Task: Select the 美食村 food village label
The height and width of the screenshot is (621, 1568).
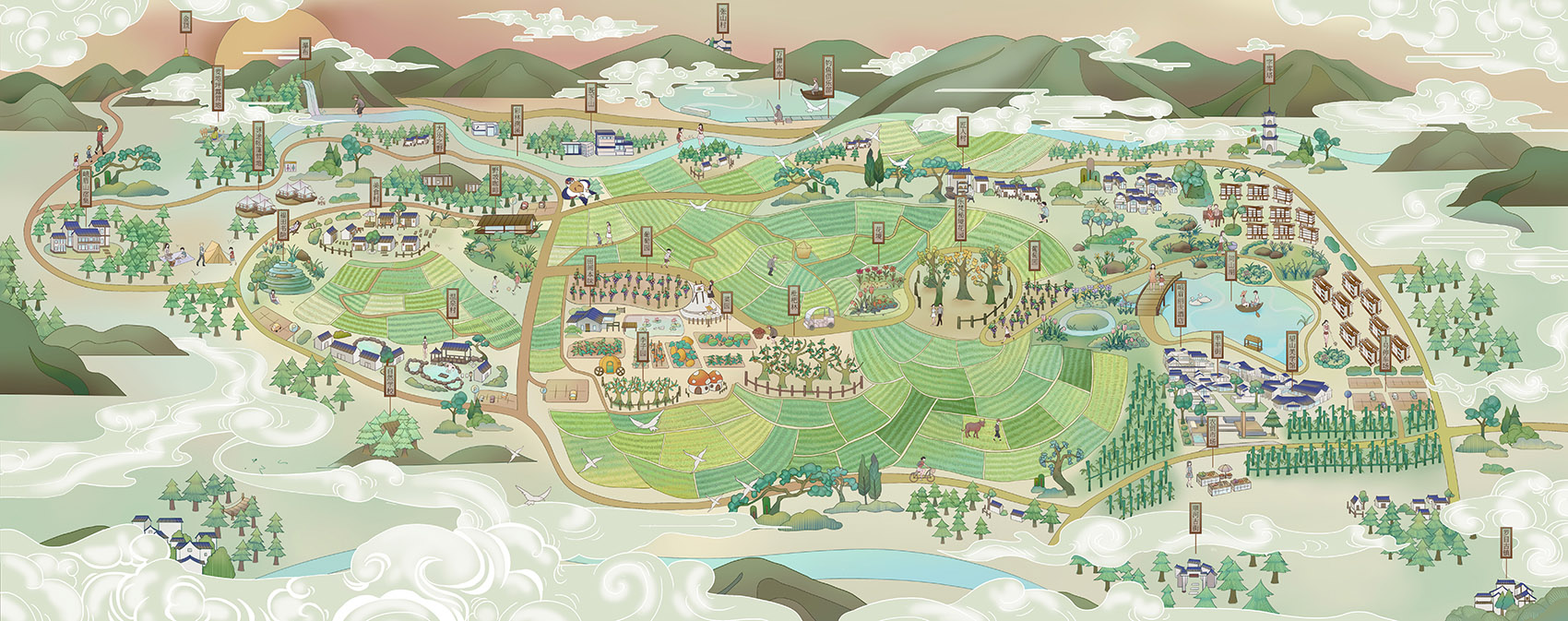Action: (376, 192)
